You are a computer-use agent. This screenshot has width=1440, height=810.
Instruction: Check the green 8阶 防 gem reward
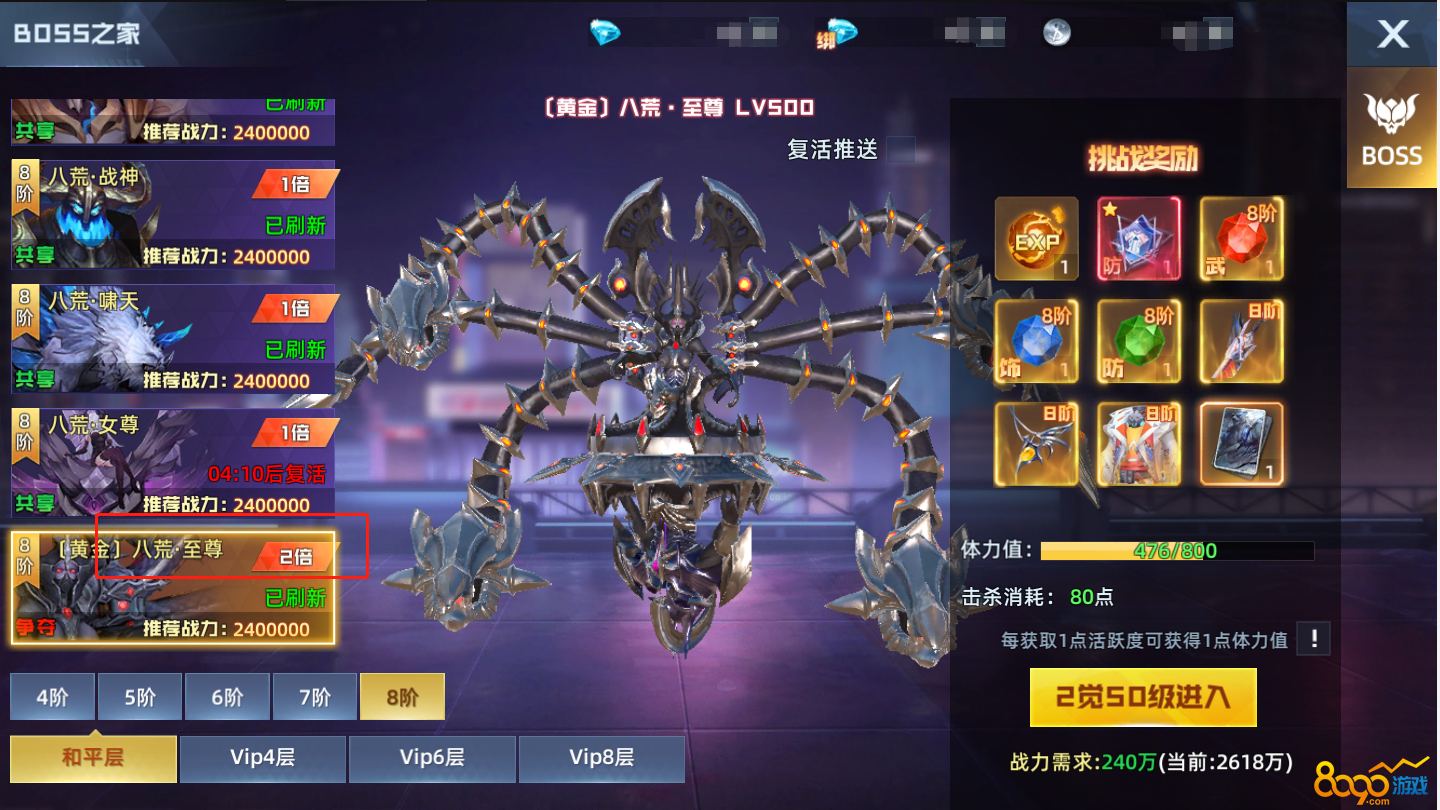pos(1139,341)
